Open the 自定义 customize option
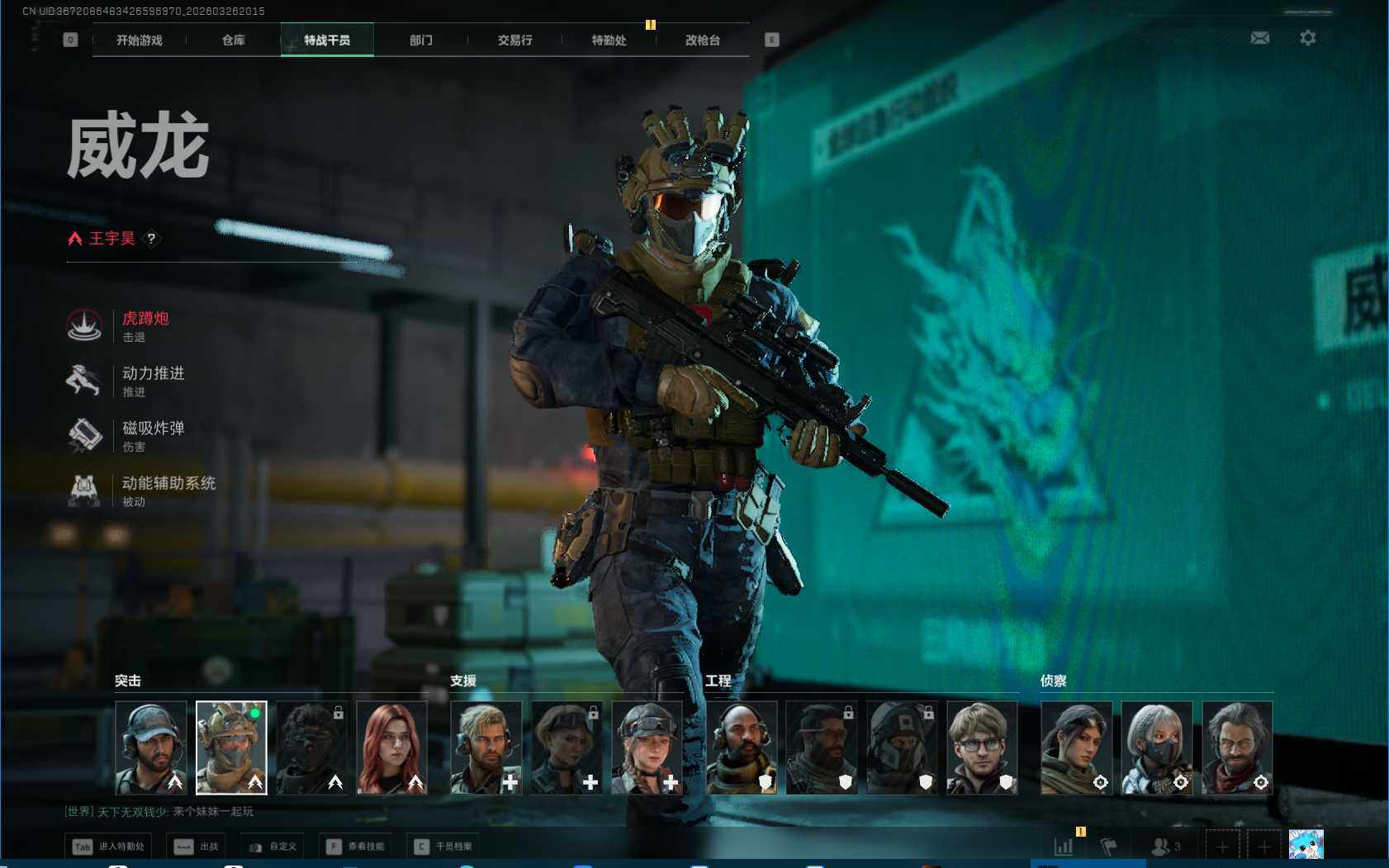The height and width of the screenshot is (868, 1389). click(x=273, y=847)
